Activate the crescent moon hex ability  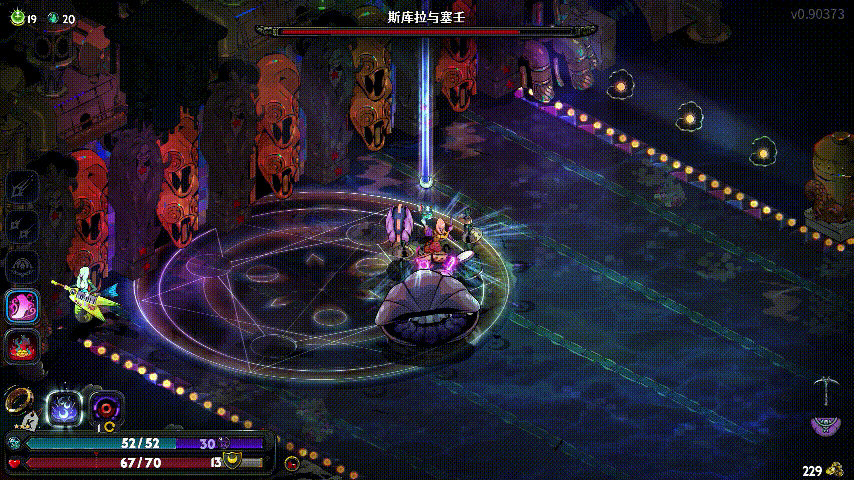coord(65,407)
